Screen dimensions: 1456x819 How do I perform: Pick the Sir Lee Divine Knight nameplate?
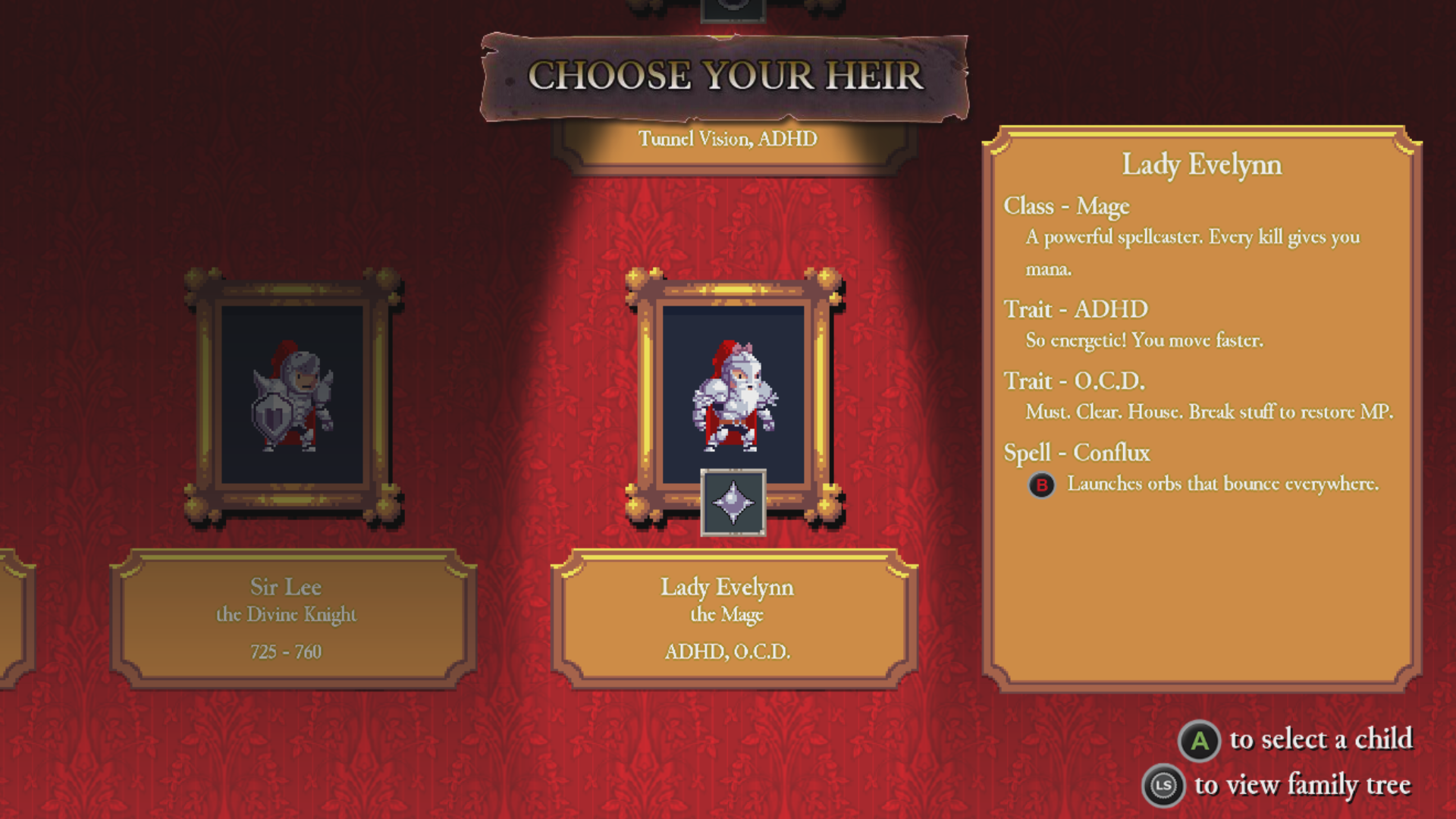(293, 618)
